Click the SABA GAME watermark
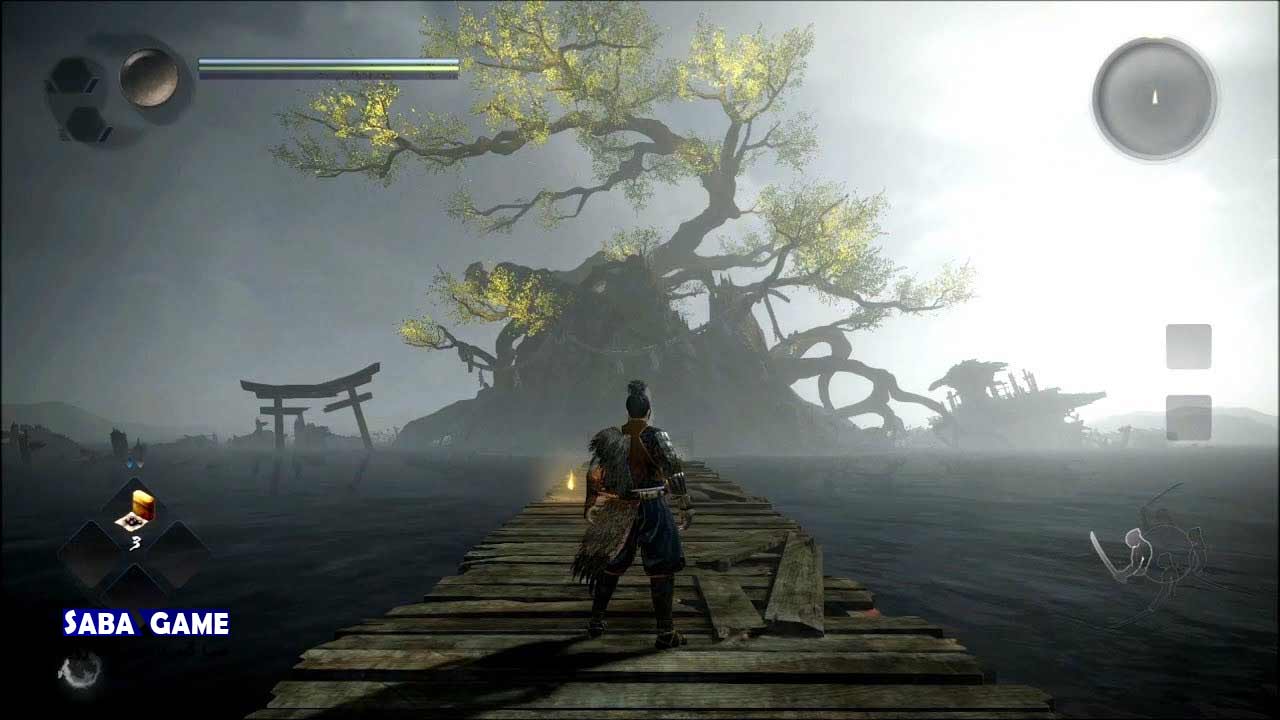The width and height of the screenshot is (1280, 720). point(147,624)
